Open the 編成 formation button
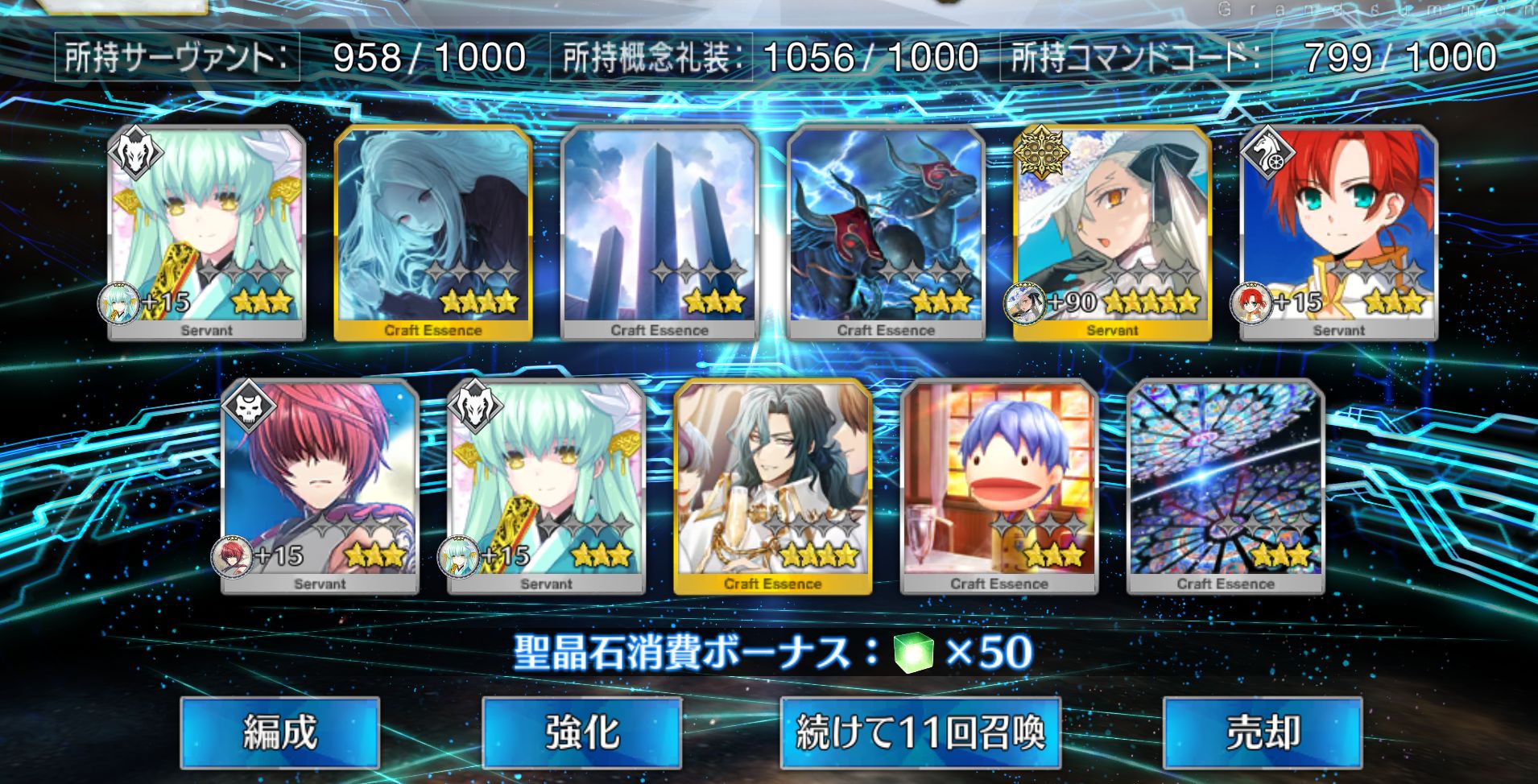Image resolution: width=1538 pixels, height=784 pixels. point(279,732)
